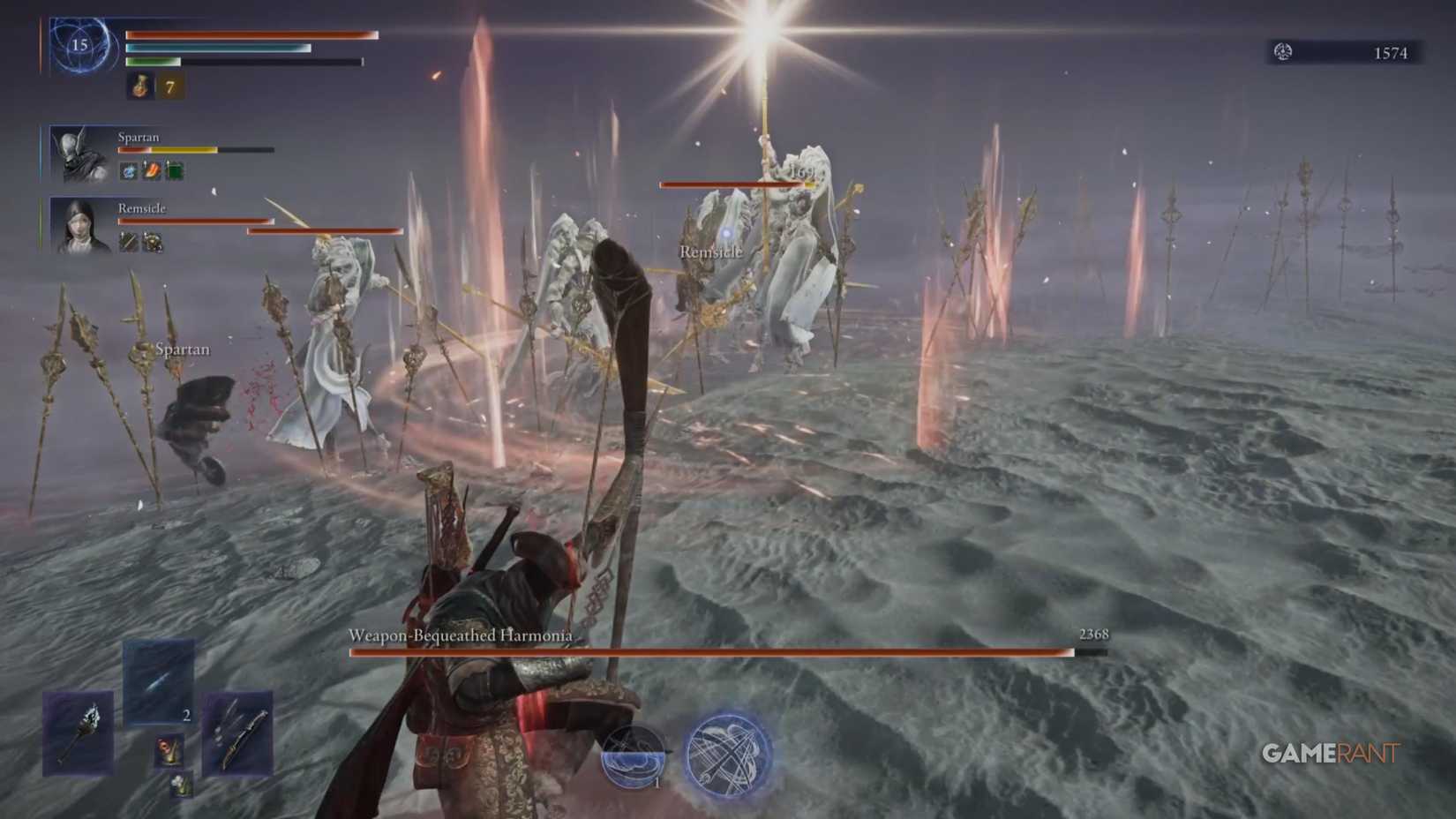Click Spartan's character portrait
This screenshot has width=1456, height=819.
(x=76, y=154)
